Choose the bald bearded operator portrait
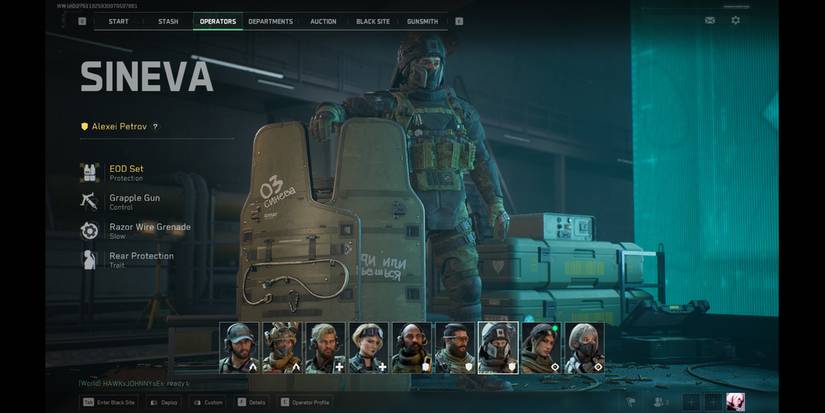The image size is (825, 413). coord(412,347)
